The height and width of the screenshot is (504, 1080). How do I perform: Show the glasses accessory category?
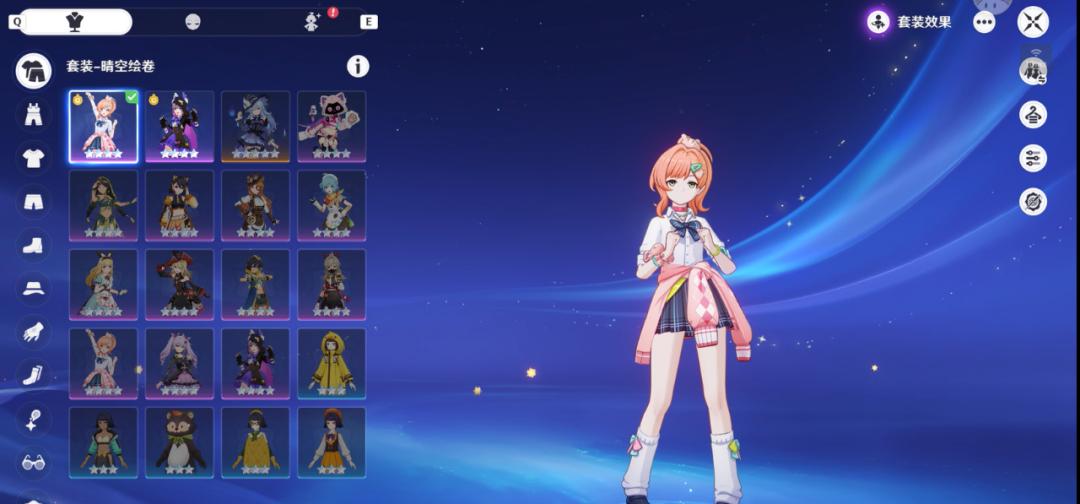pyautogui.click(x=33, y=462)
